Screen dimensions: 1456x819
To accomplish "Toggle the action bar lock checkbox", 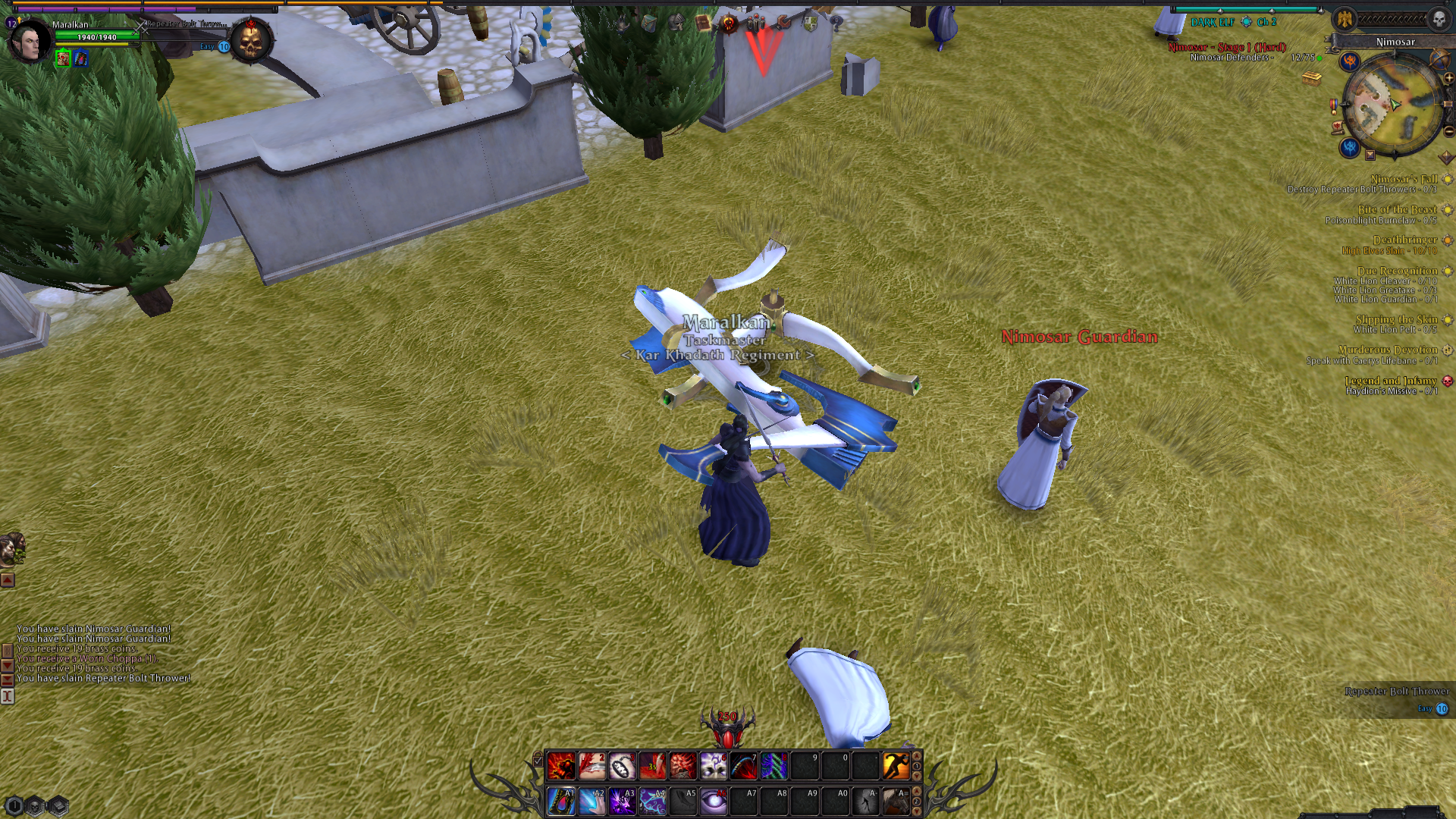I will pos(538,761).
